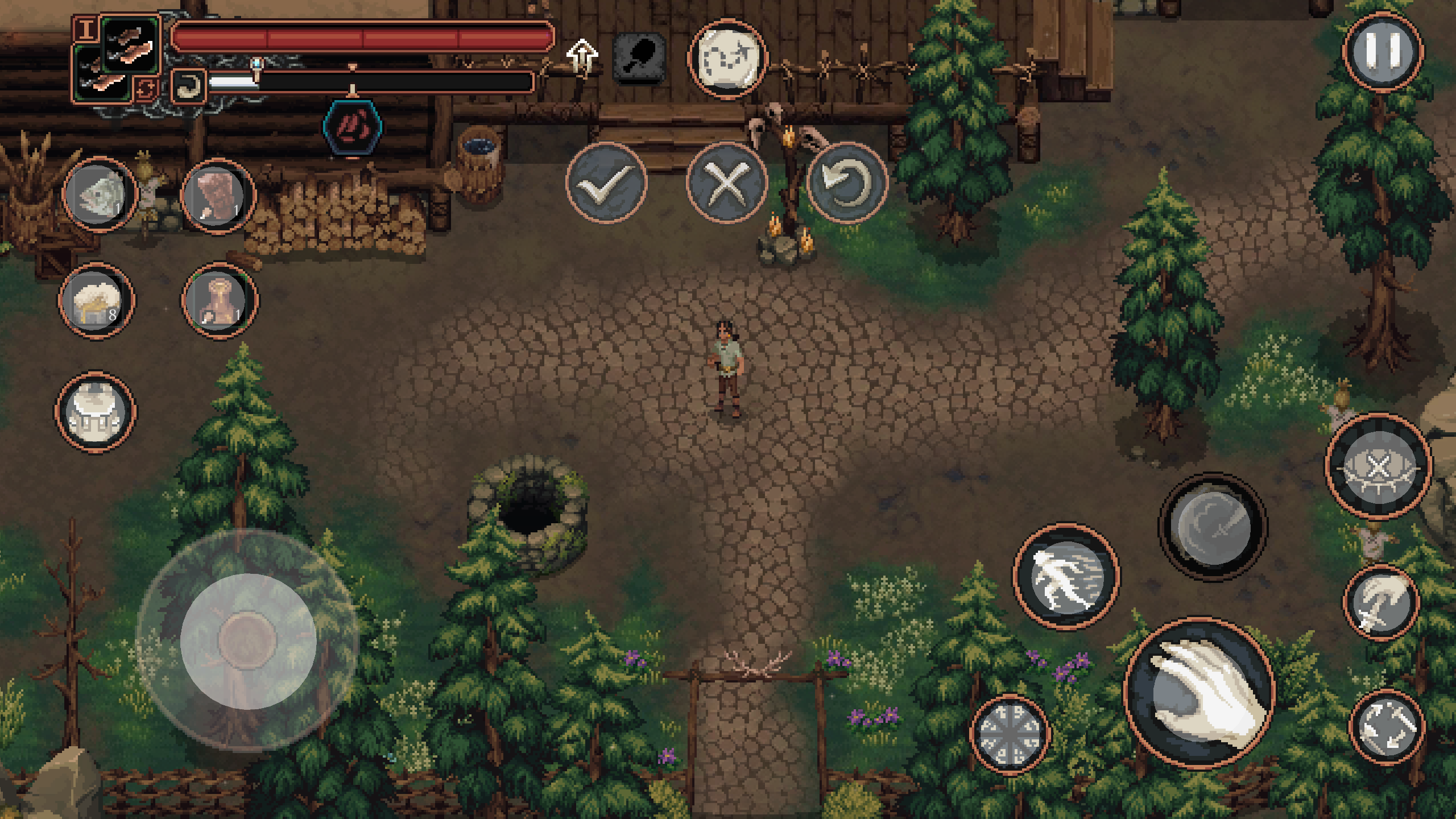Select the bread item with count 8

tap(96, 300)
